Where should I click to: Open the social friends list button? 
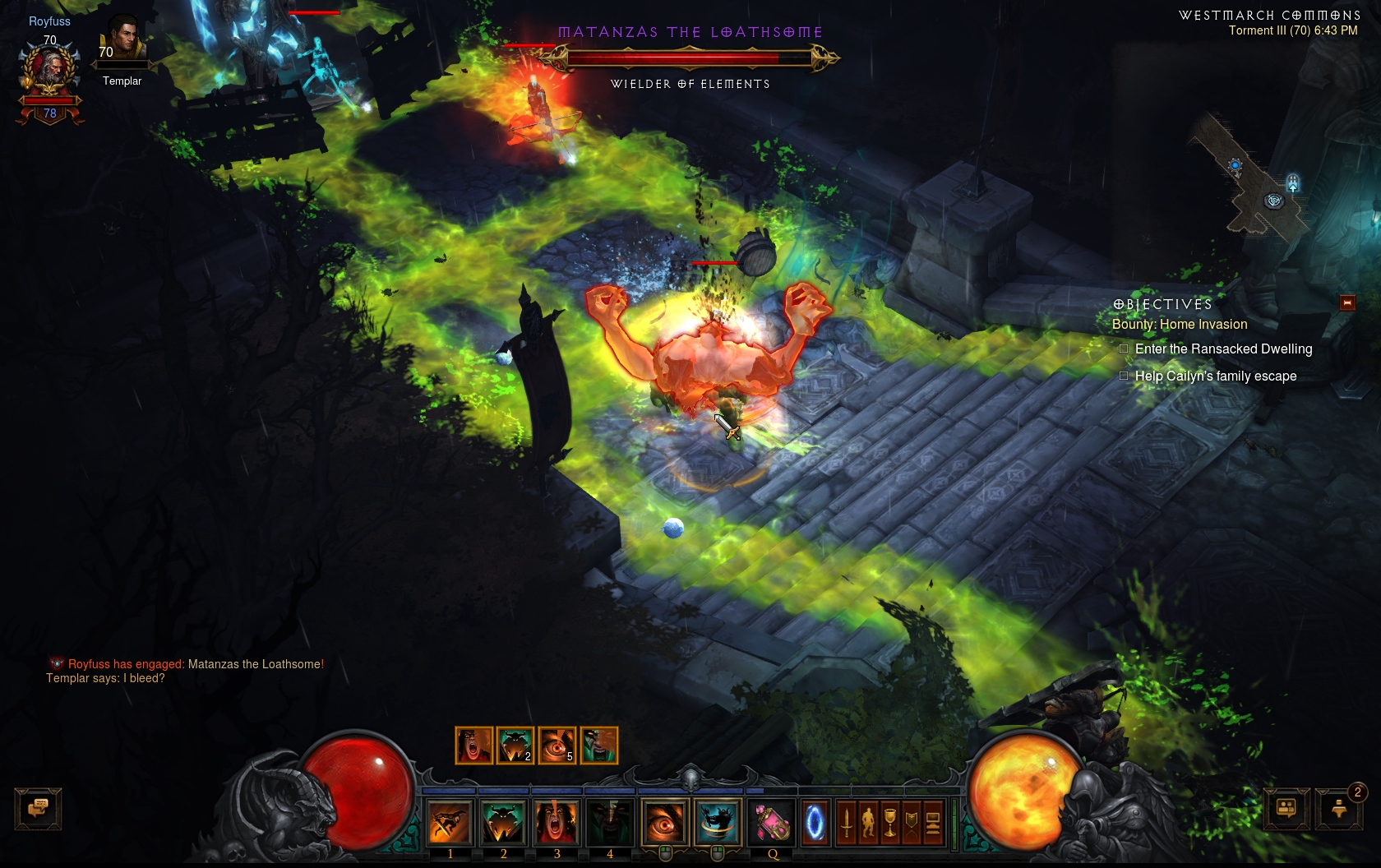1286,809
